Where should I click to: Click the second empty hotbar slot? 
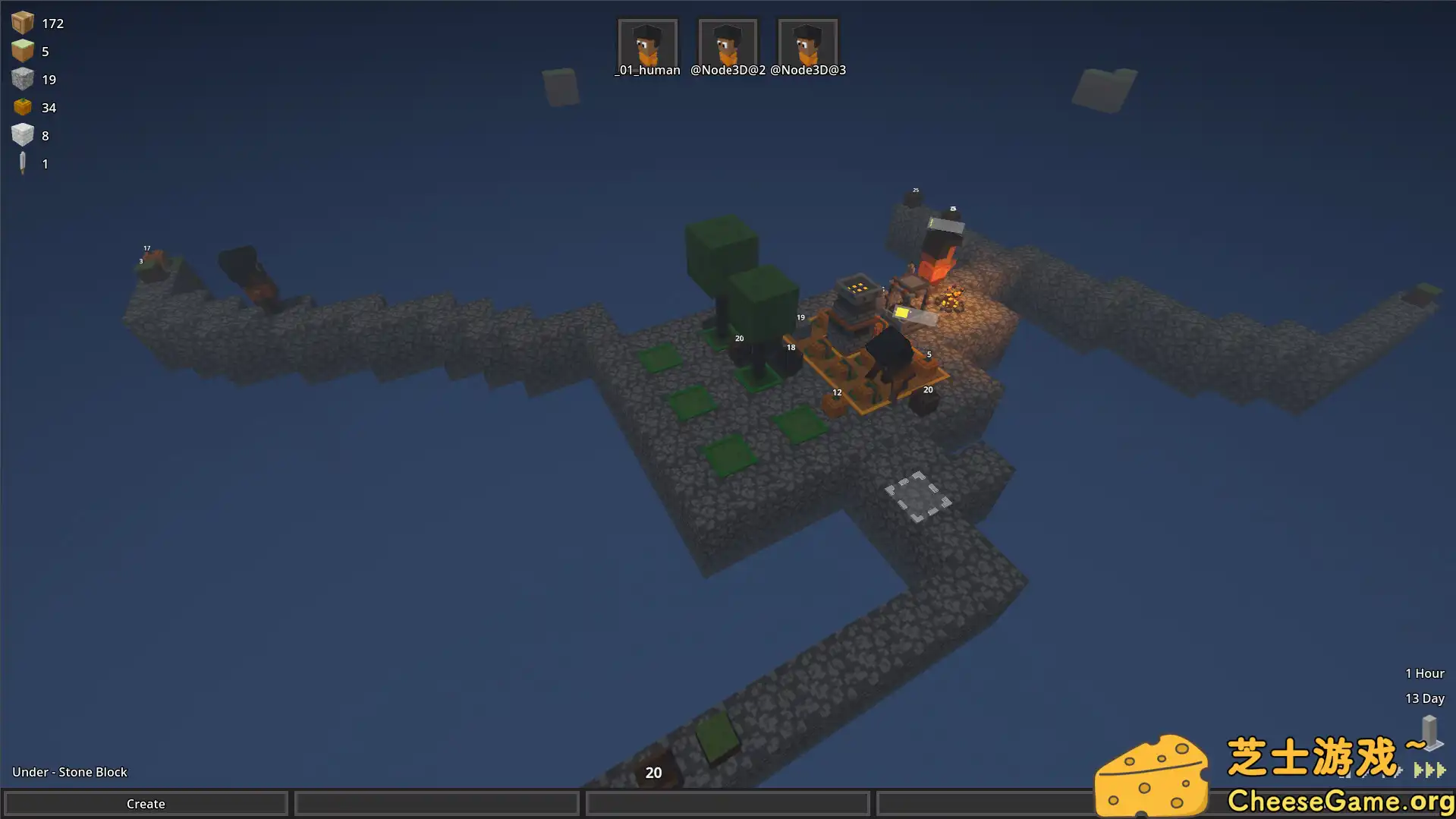coord(727,803)
